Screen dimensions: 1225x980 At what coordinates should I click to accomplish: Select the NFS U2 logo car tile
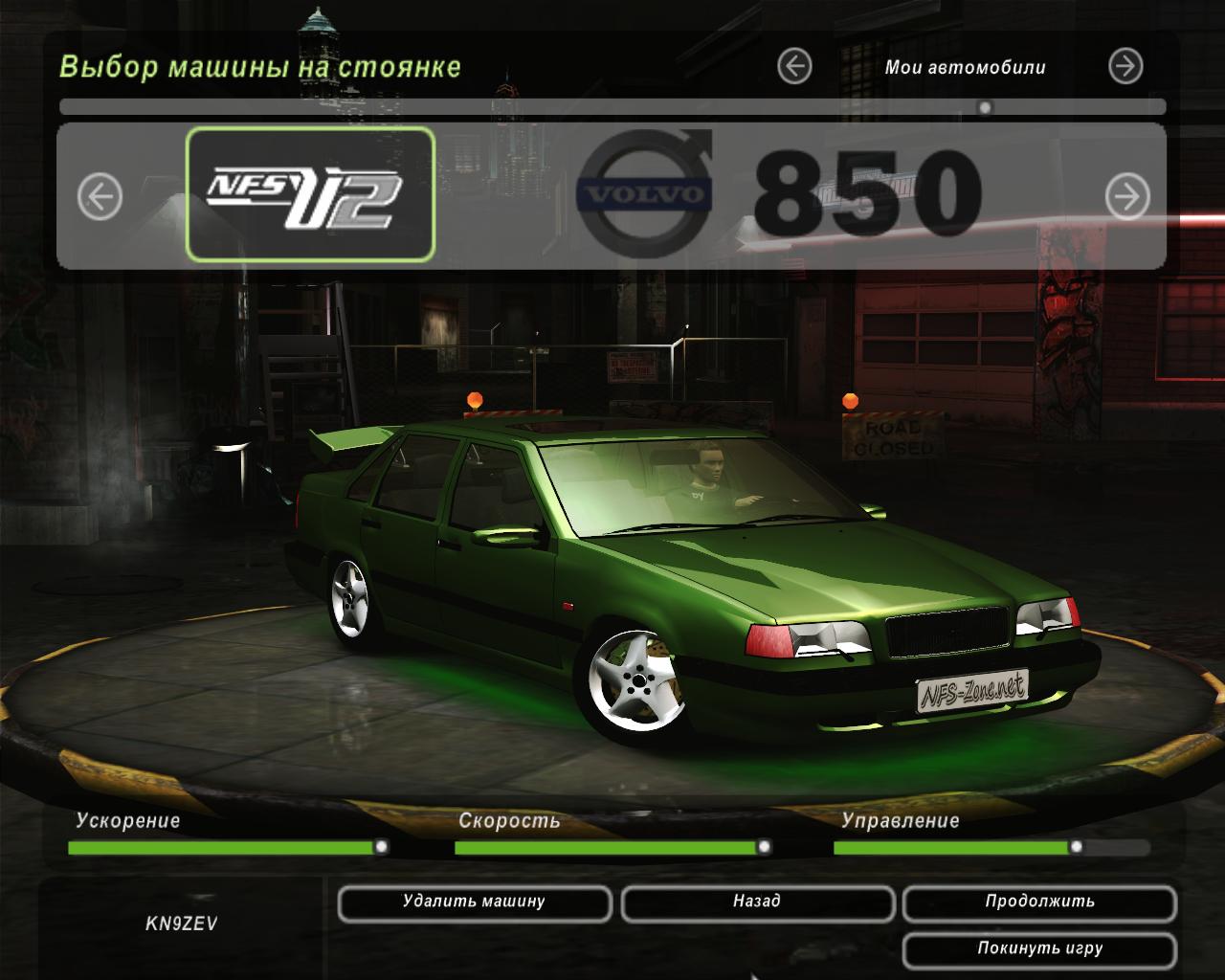(310, 195)
